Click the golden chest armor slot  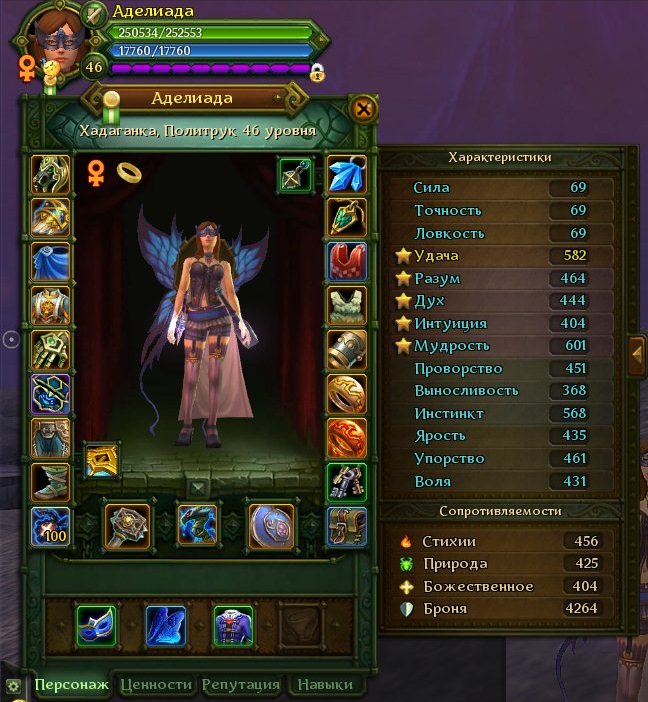coord(50,304)
